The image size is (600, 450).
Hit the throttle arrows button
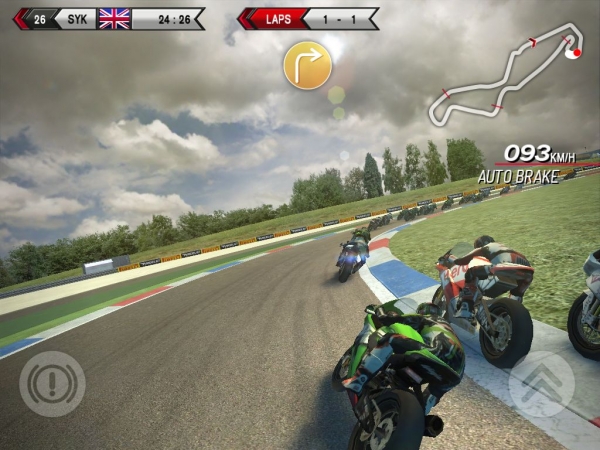click(541, 384)
